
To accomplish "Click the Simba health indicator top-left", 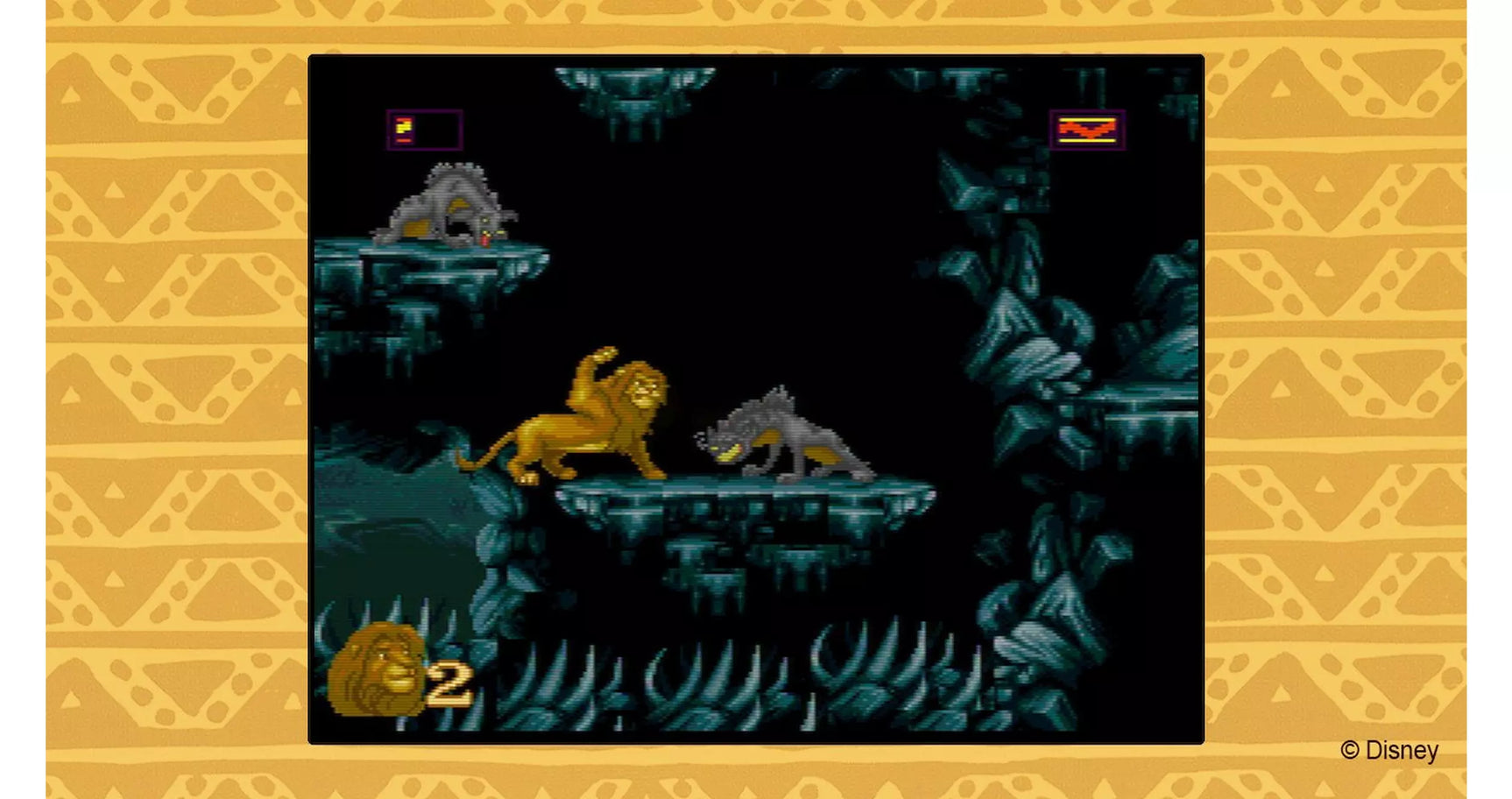I will tap(424, 128).
